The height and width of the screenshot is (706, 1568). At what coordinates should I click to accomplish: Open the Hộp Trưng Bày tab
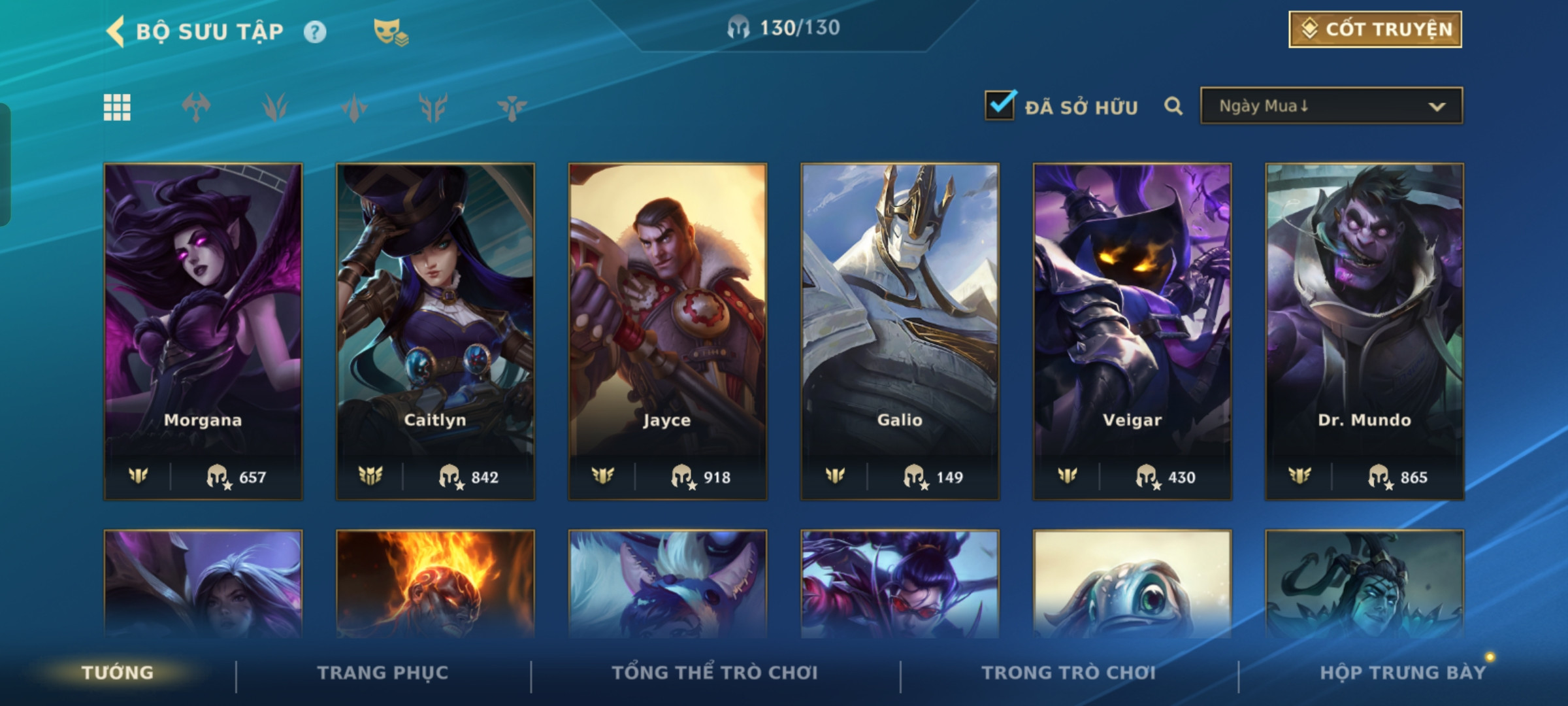tap(1403, 673)
